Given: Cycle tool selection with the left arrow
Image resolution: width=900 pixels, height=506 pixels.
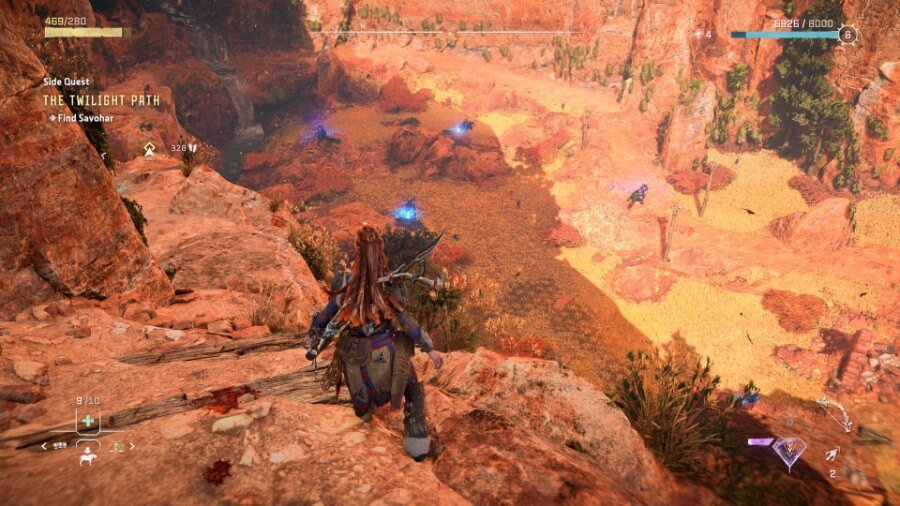Looking at the screenshot, I should click(x=44, y=446).
